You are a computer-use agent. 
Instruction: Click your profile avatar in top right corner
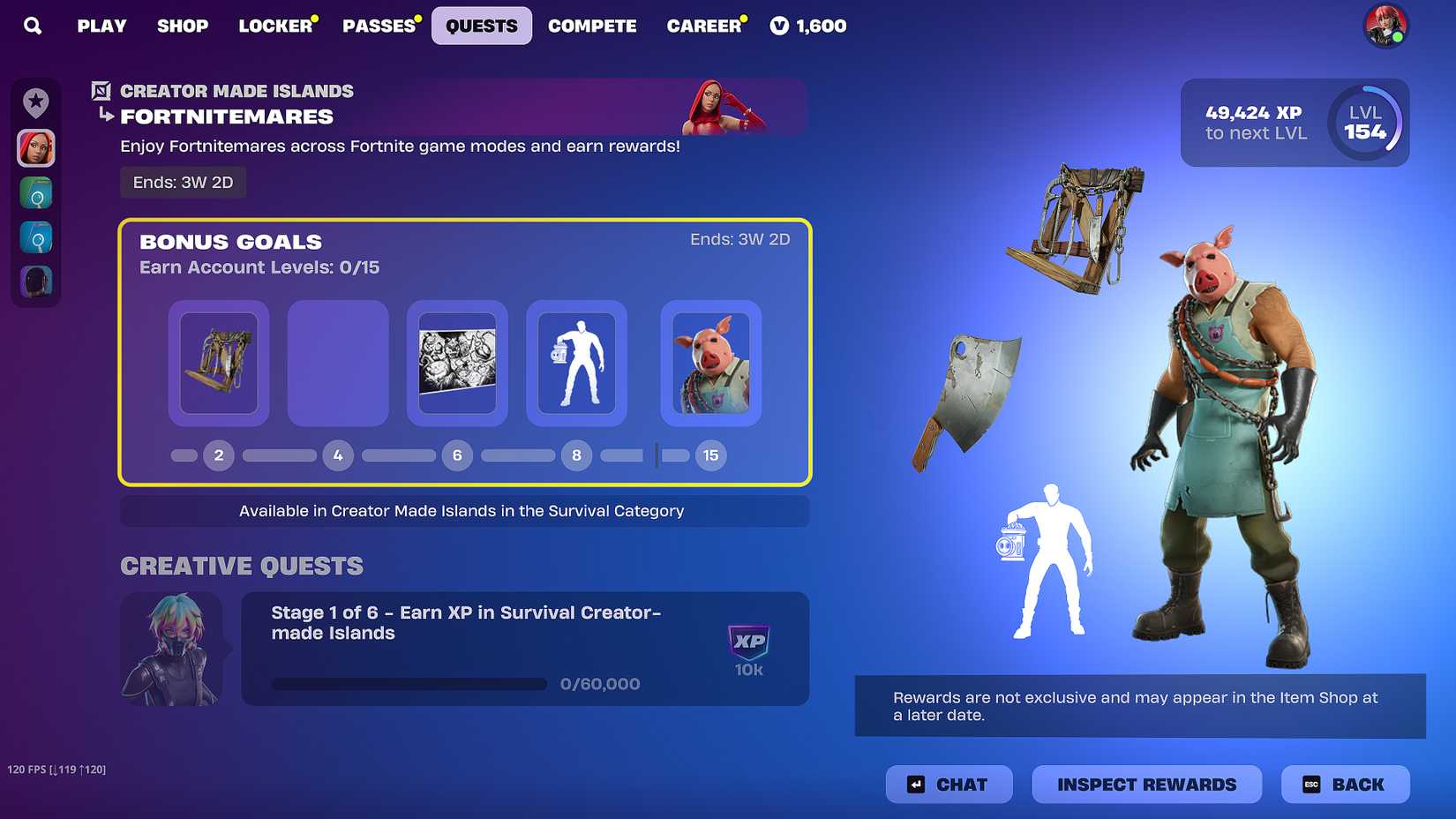click(1385, 26)
